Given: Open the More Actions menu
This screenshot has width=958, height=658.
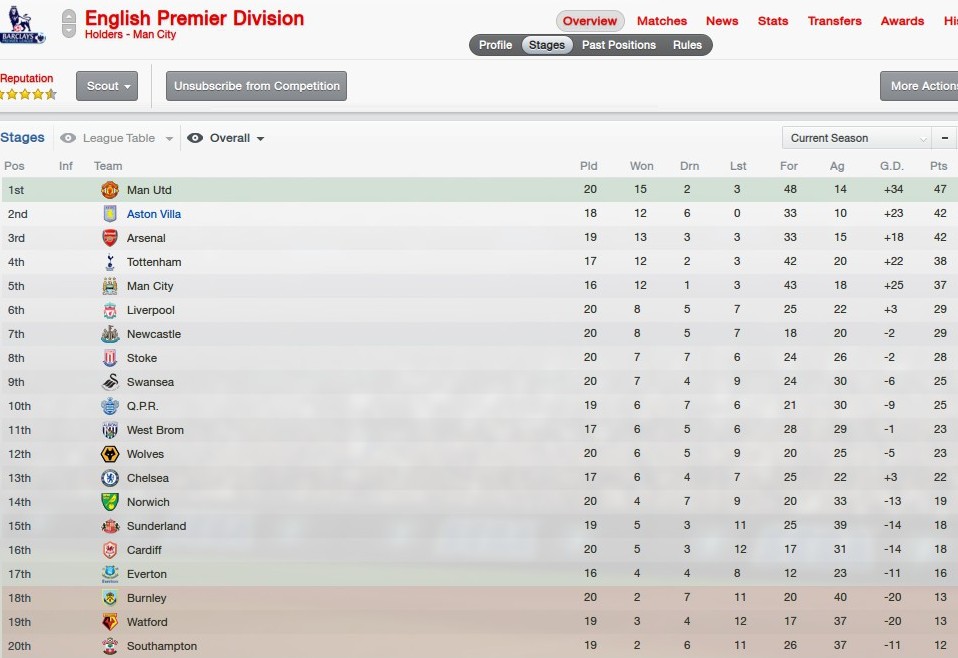Looking at the screenshot, I should pyautogui.click(x=922, y=86).
